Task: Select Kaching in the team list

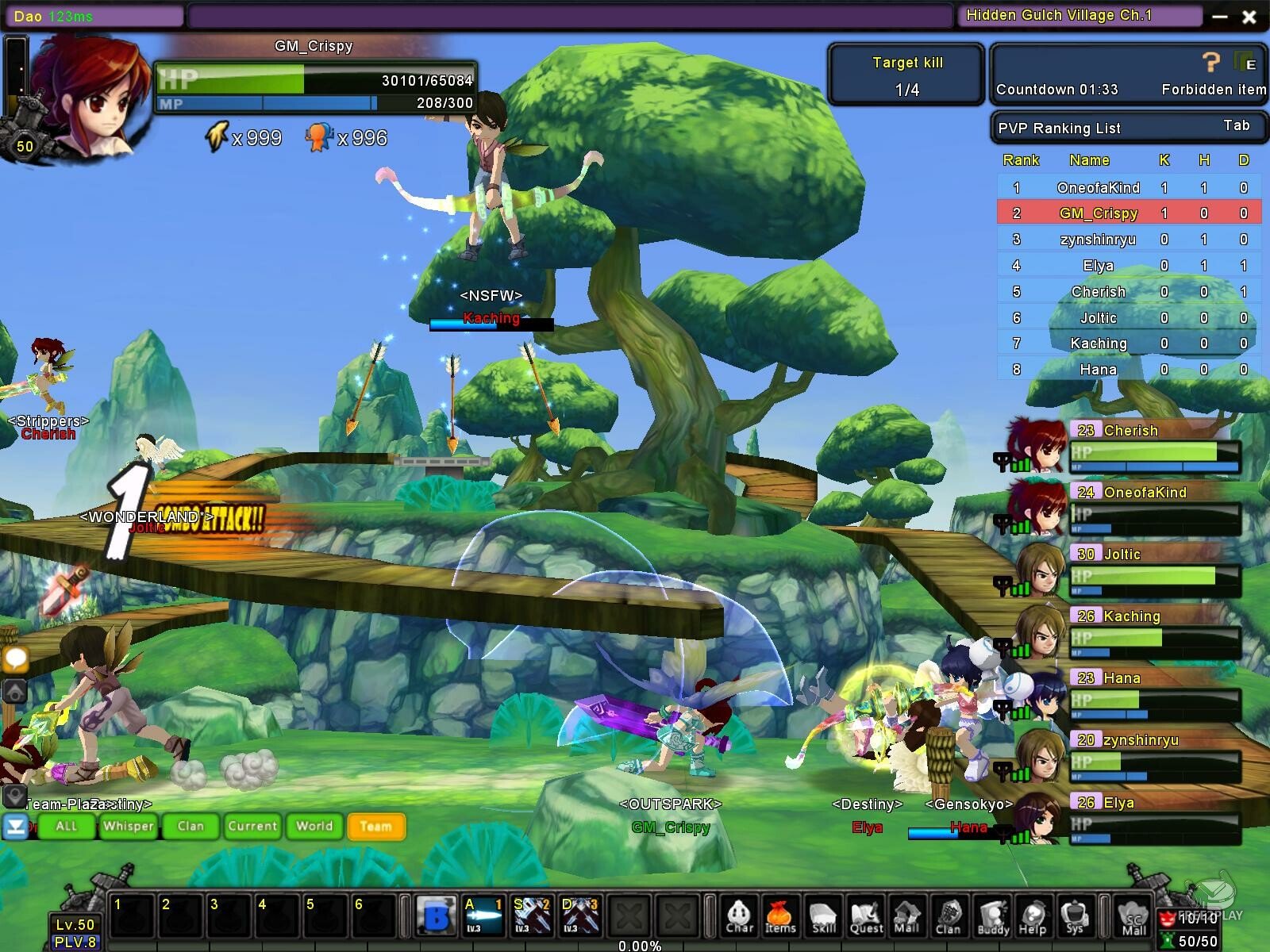Action: (x=1131, y=616)
